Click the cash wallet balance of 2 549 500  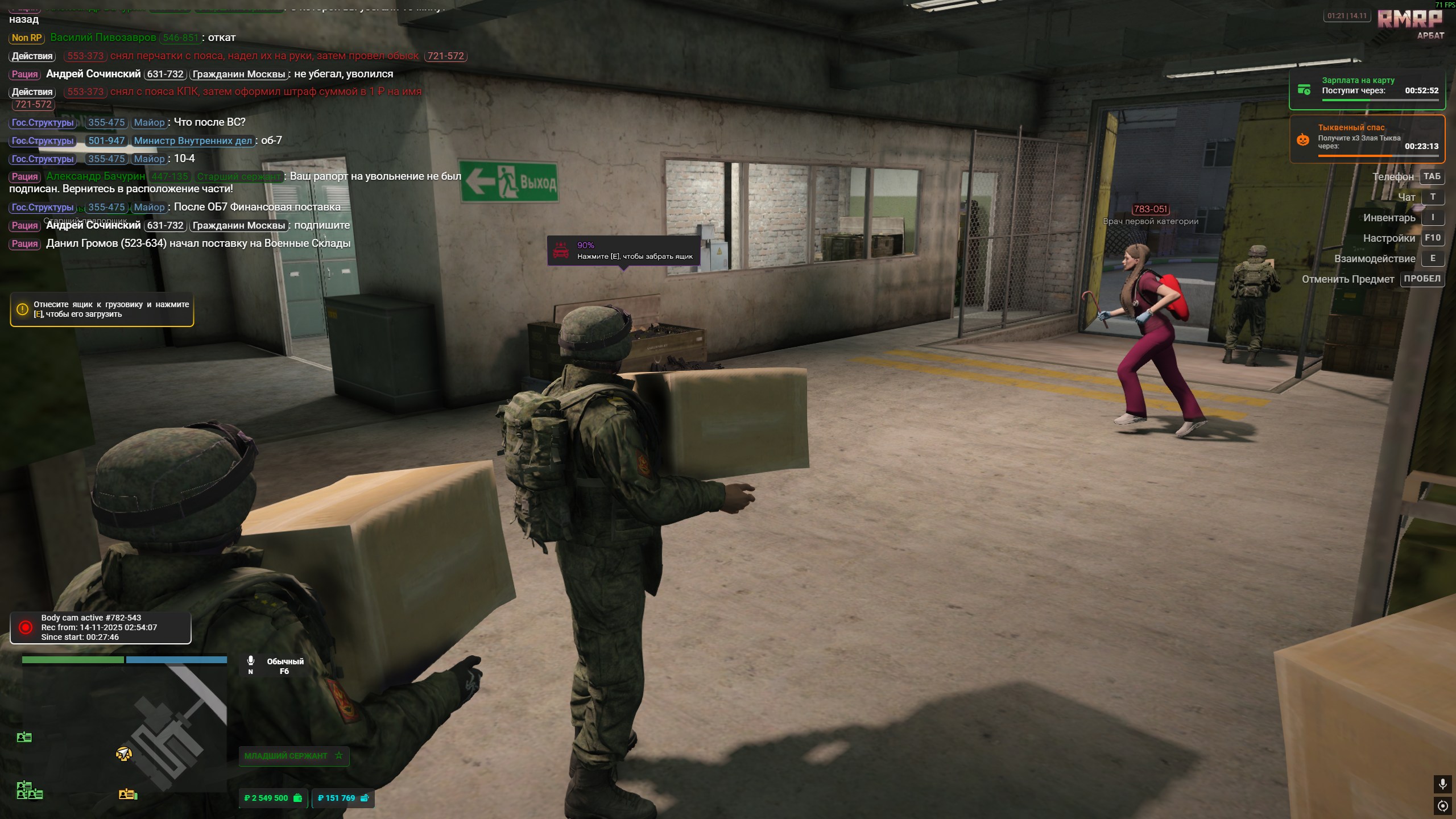[x=274, y=798]
